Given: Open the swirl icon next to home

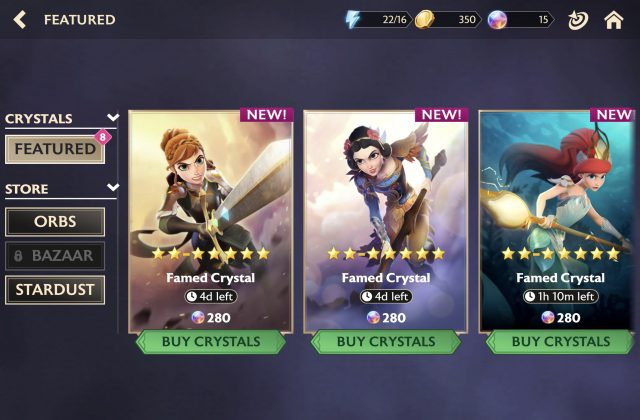Looking at the screenshot, I should click(577, 19).
